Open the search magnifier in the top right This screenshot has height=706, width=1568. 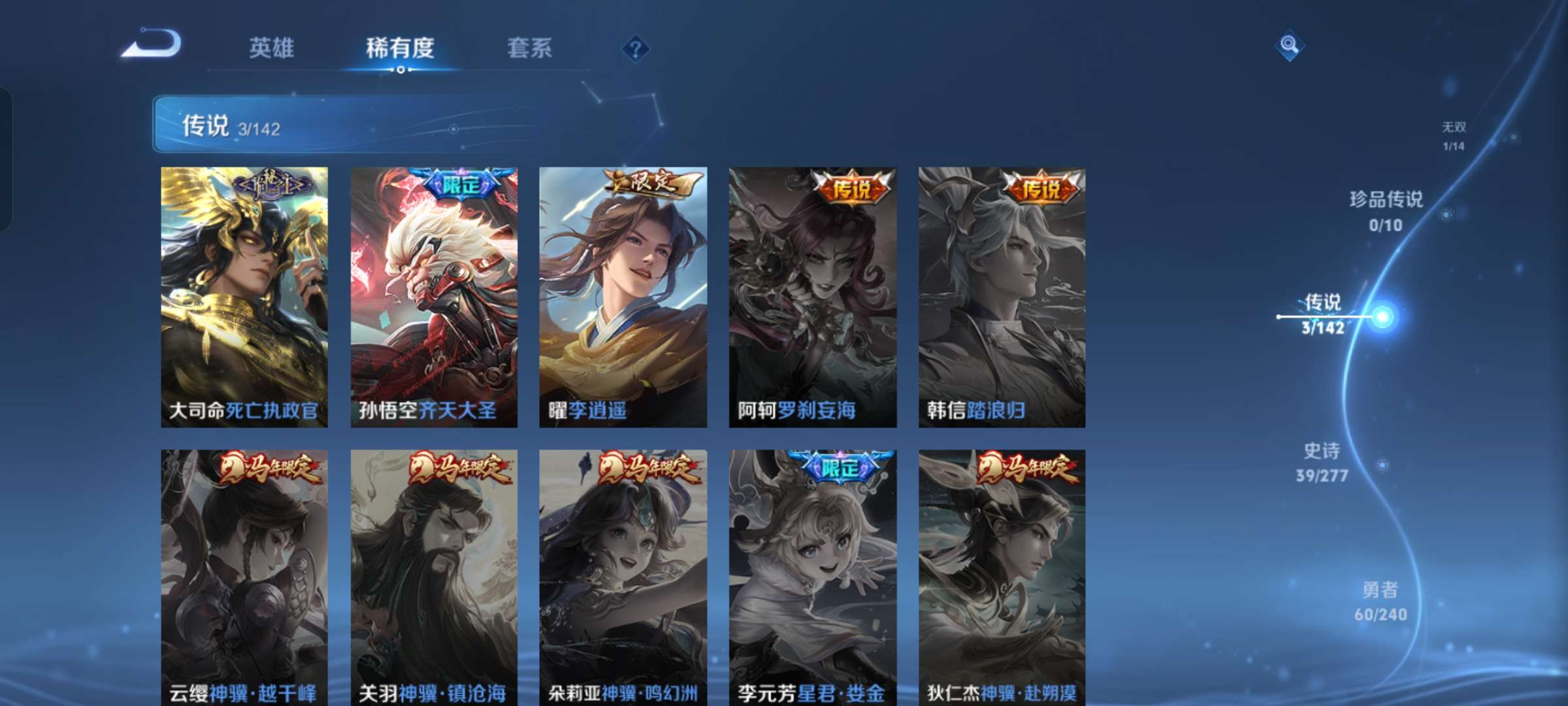pos(1290,44)
